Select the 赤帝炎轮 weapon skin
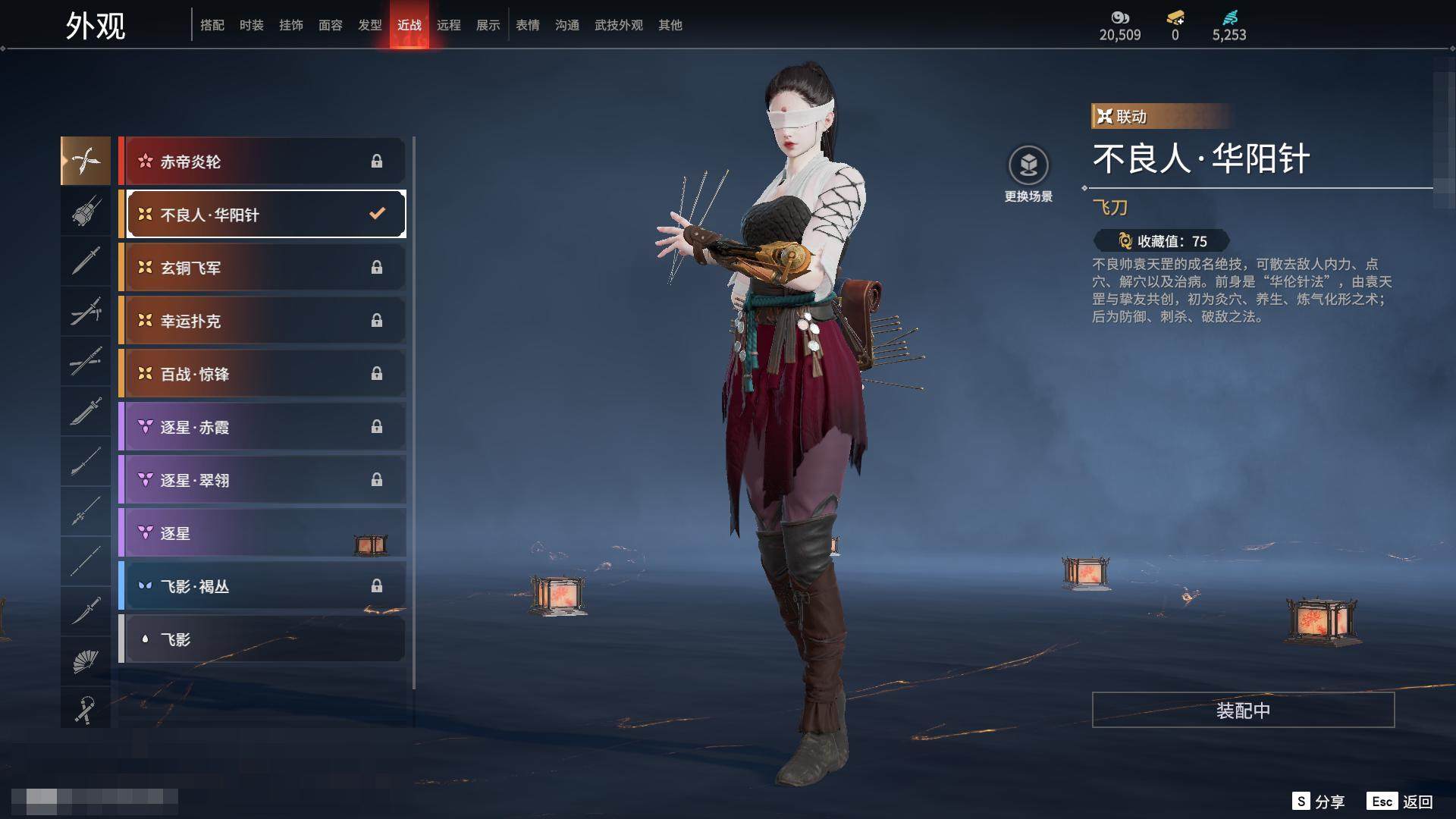 click(262, 162)
